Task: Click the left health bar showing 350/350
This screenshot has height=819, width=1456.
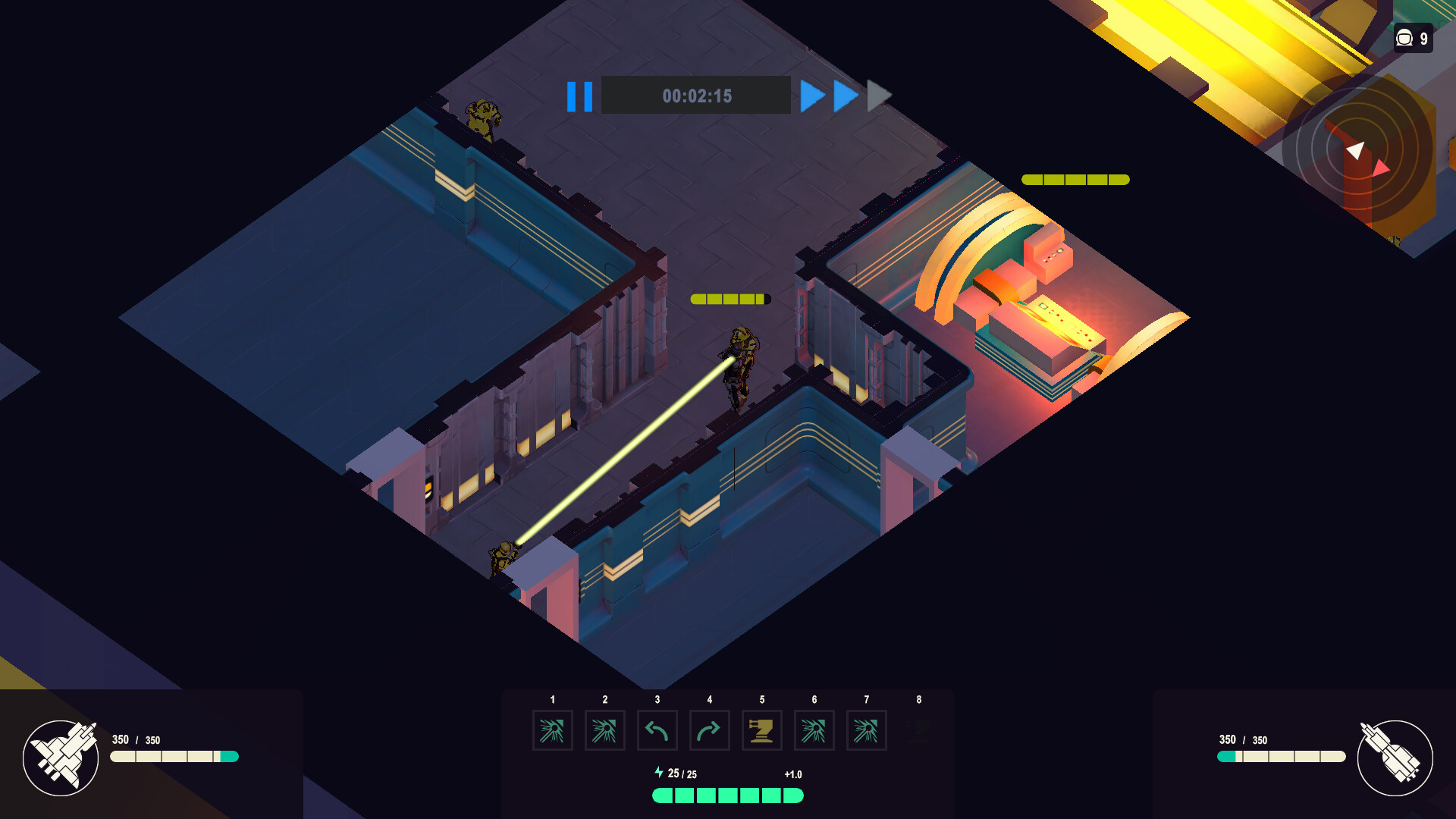Action: click(x=174, y=757)
